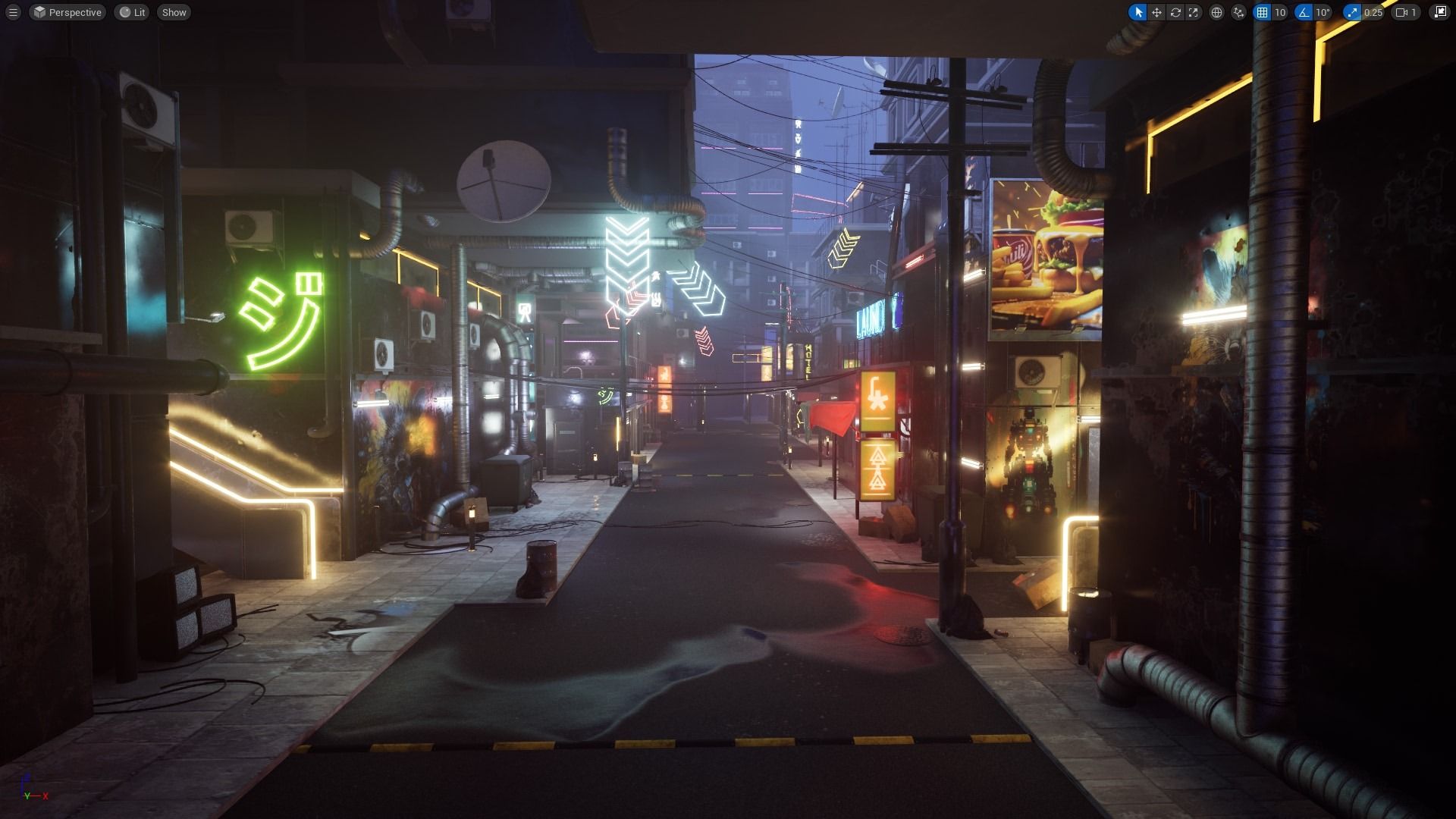Open the Show flags dropdown
Viewport: 1456px width, 819px height.
173,12
